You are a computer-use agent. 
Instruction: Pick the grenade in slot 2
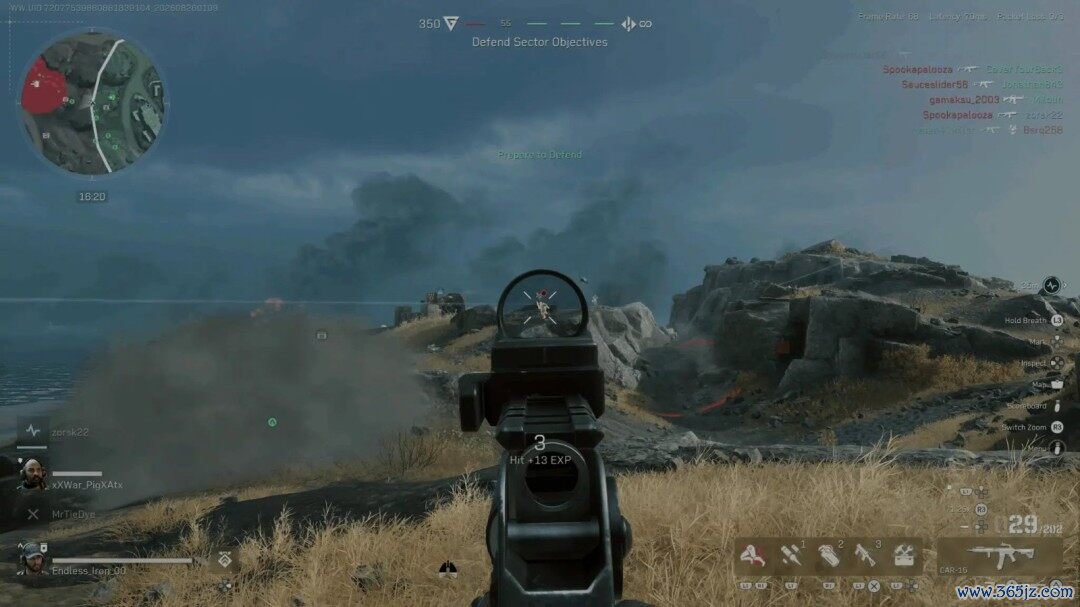(827, 556)
